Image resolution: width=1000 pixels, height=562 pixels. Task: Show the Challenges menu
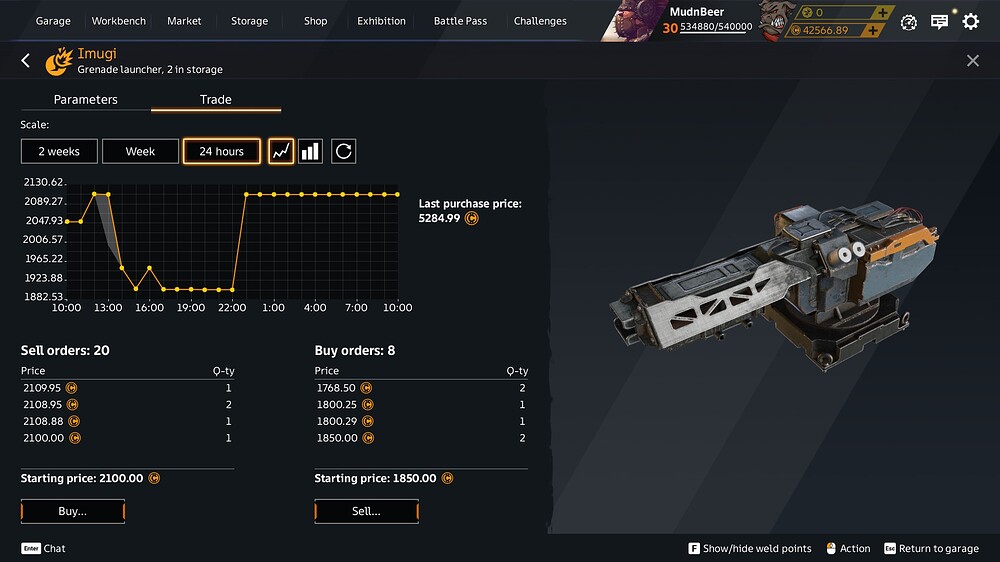[x=540, y=21]
